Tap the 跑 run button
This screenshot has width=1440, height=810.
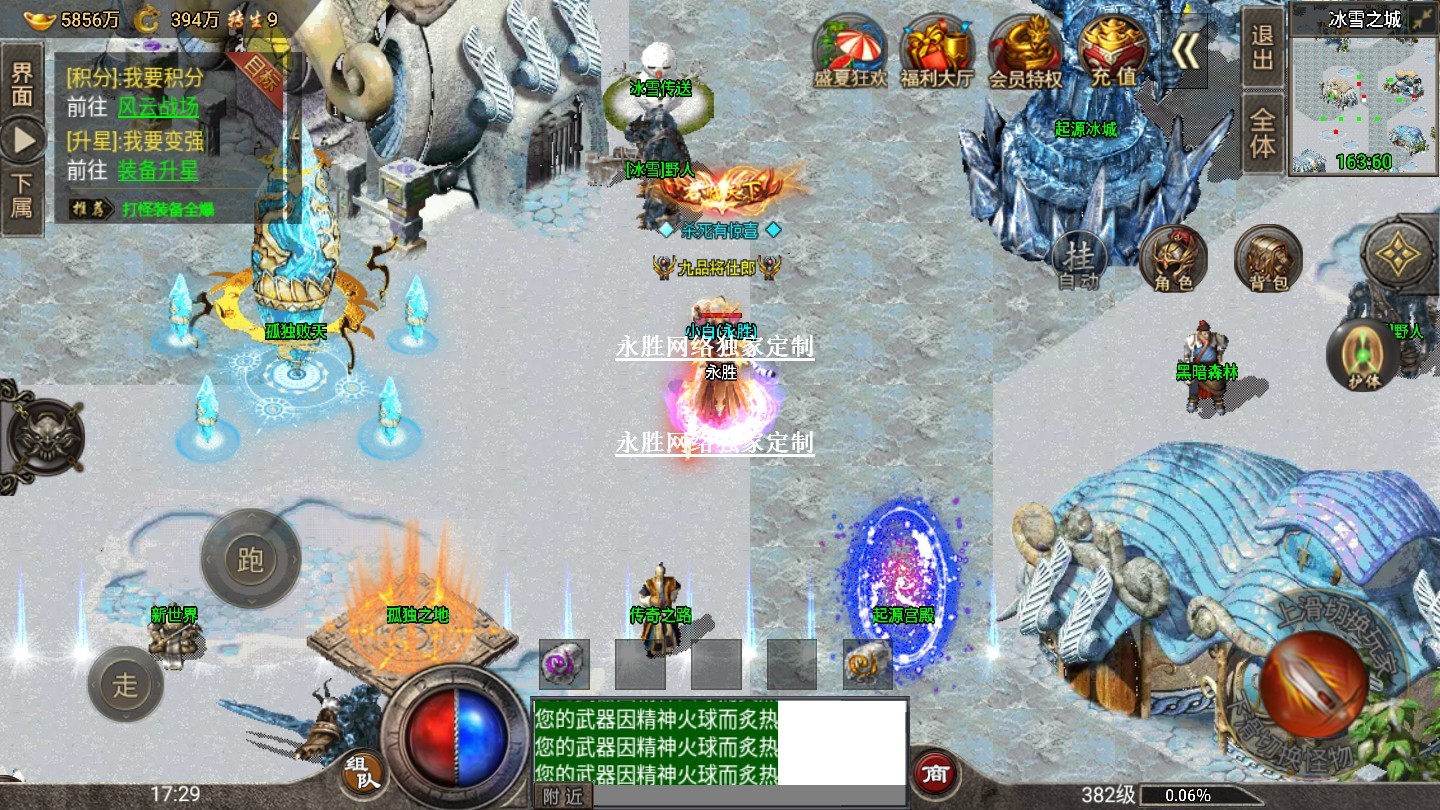250,559
